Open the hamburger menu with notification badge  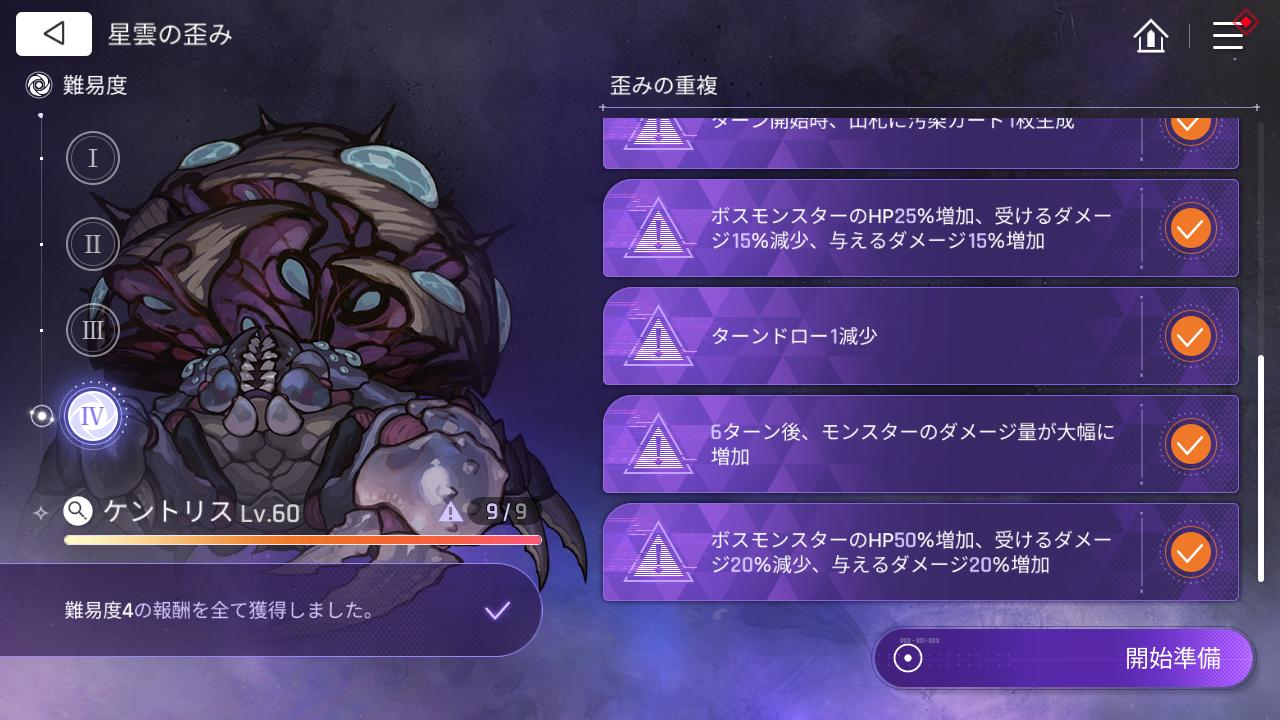point(1228,33)
